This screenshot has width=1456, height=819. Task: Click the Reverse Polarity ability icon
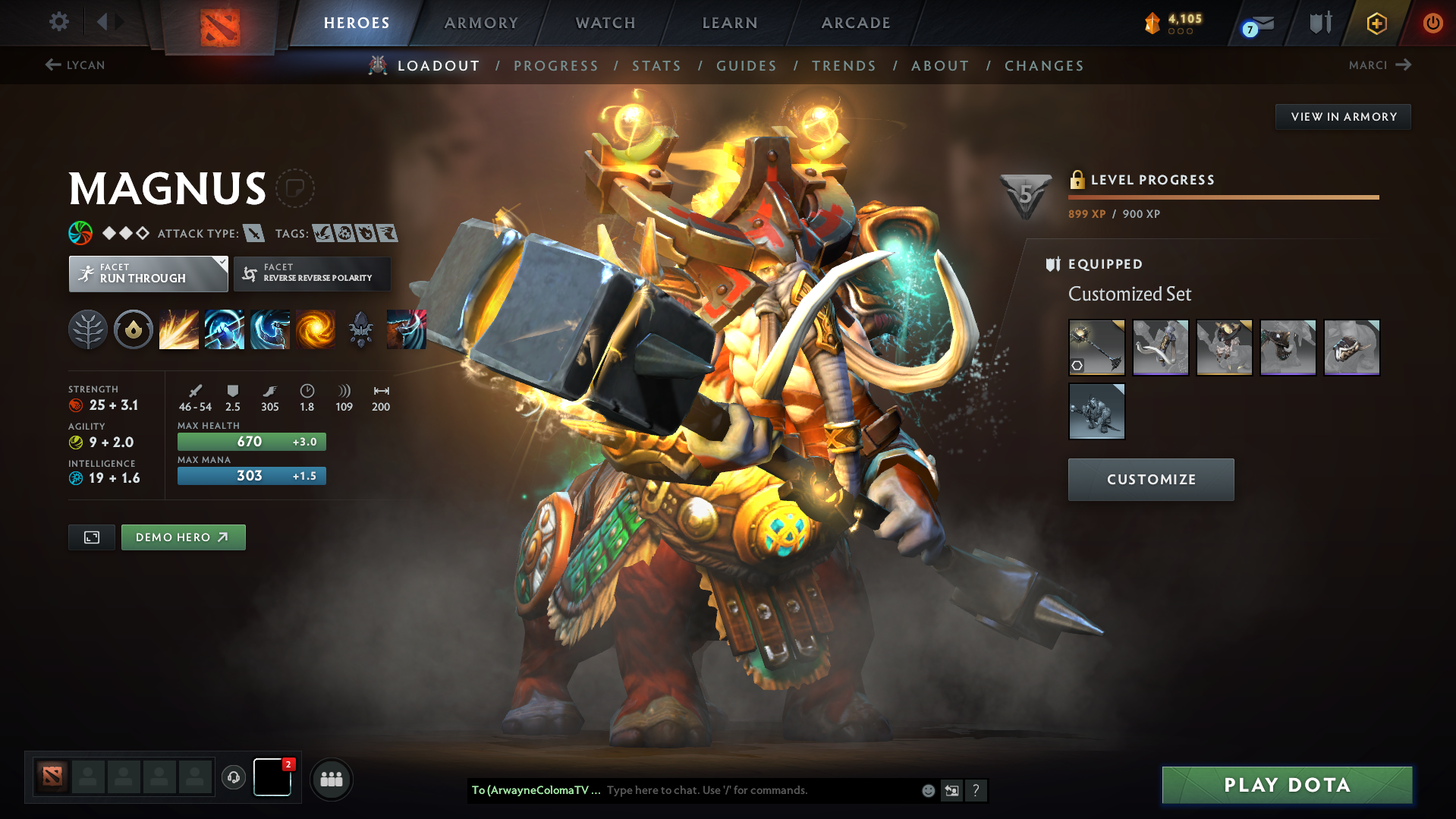point(316,329)
